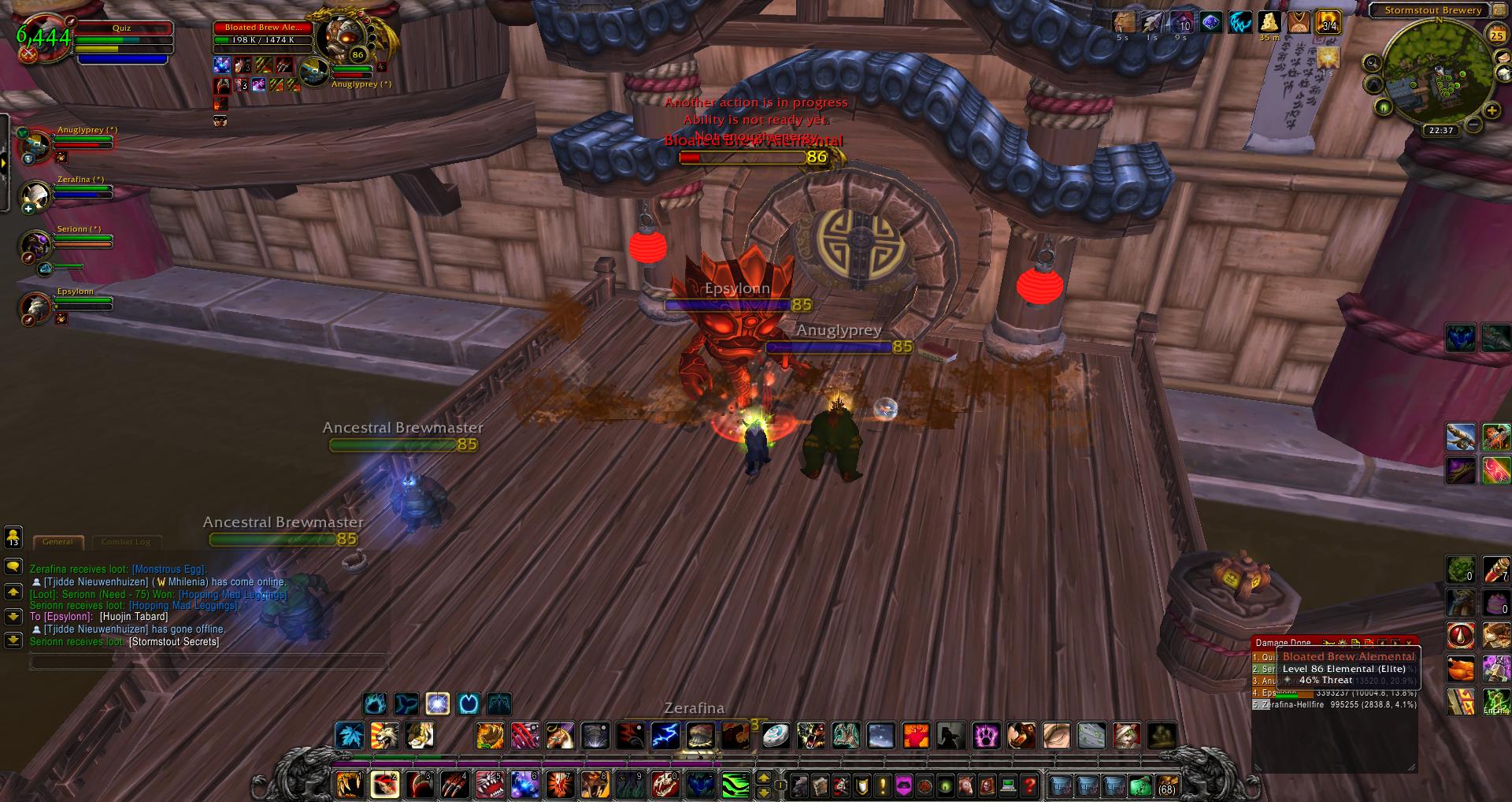This screenshot has height=802, width=1512.
Task: Open the red question mark help button
Action: click(x=1029, y=785)
